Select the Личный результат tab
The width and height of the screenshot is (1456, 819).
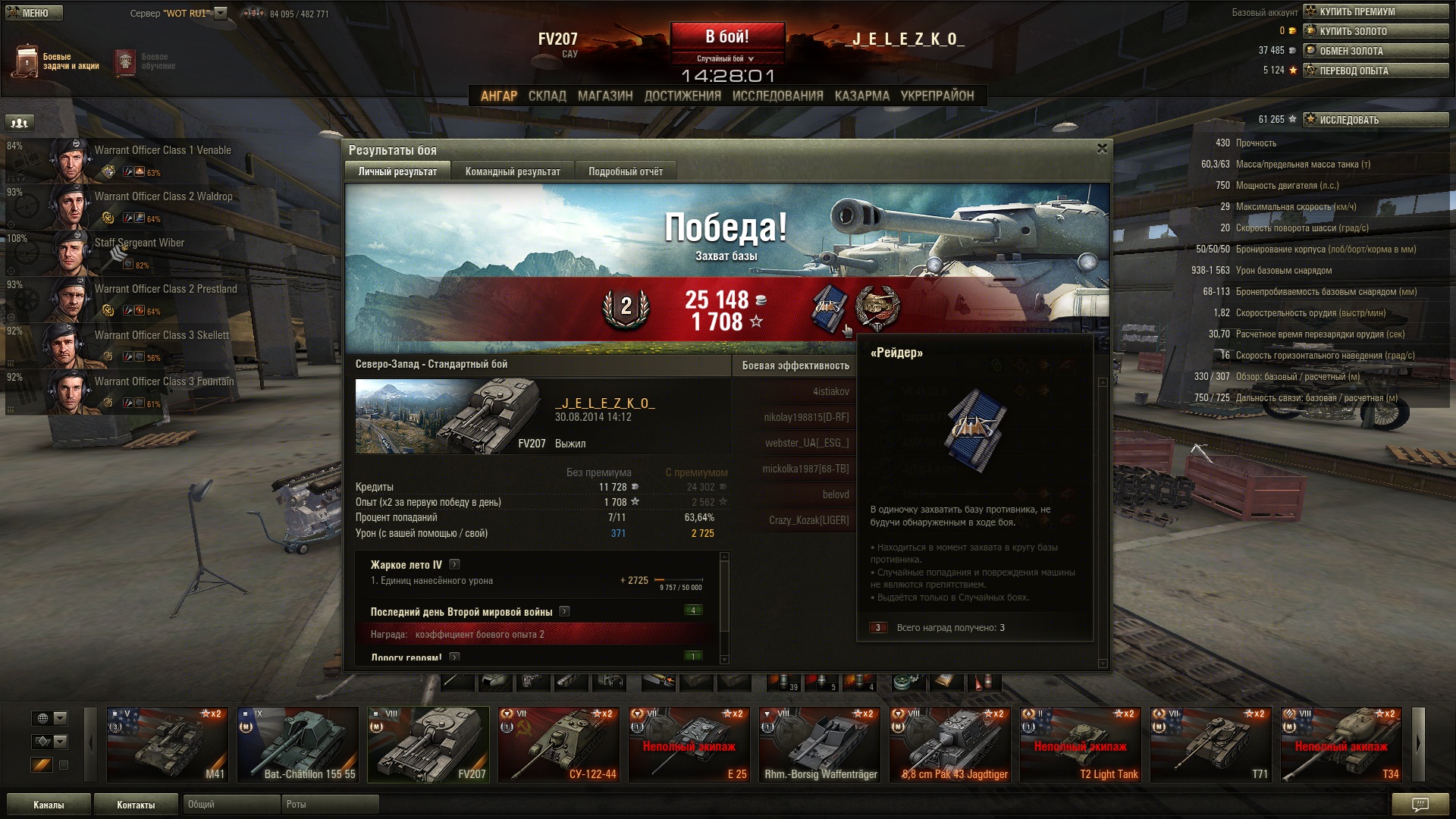click(x=397, y=171)
